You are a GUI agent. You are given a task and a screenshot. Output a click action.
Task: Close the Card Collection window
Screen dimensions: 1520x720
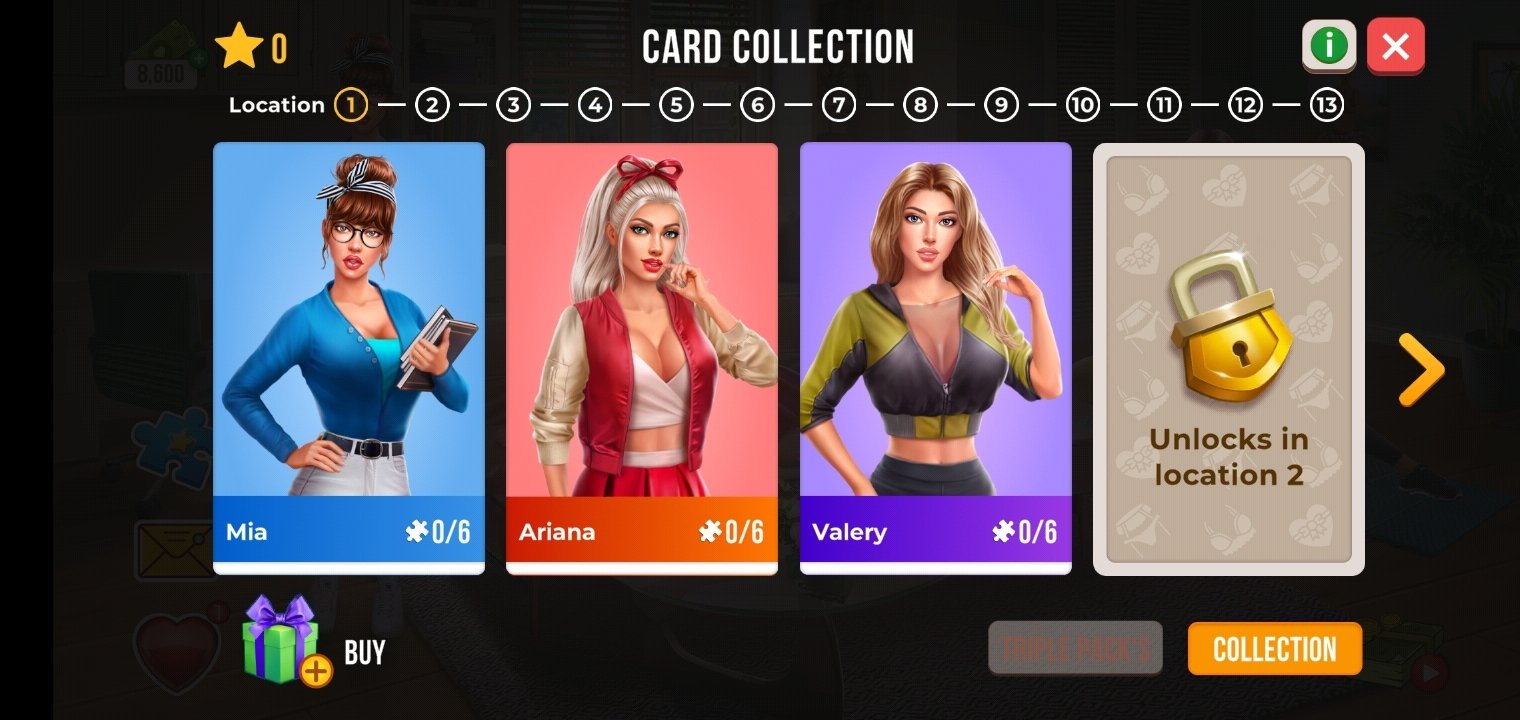1395,46
